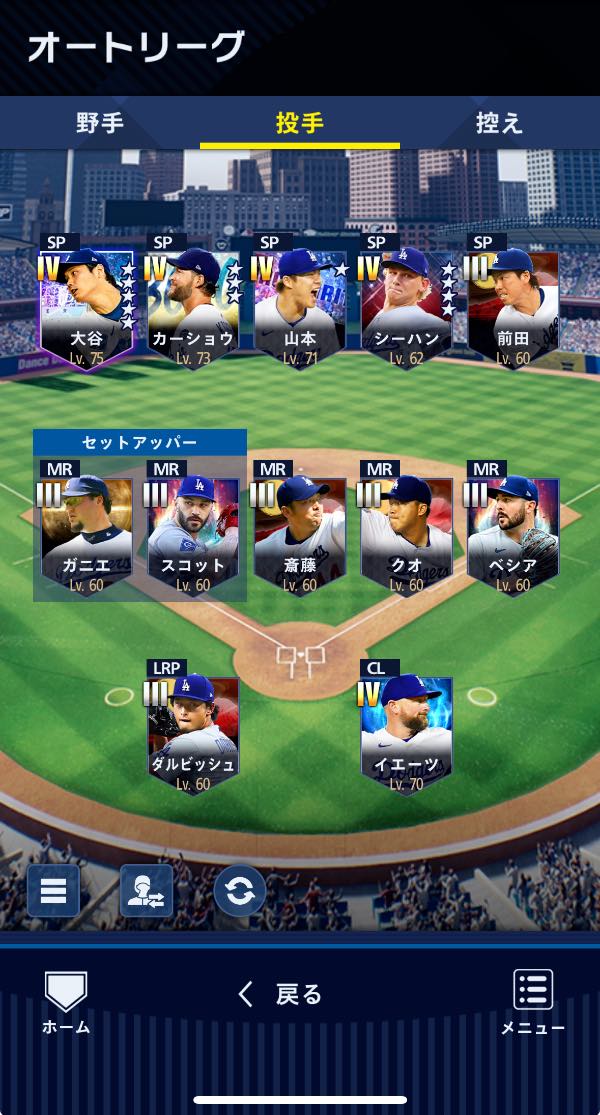The height and width of the screenshot is (1115, 600).
Task: Open the three-line list button
Action: (x=53, y=891)
